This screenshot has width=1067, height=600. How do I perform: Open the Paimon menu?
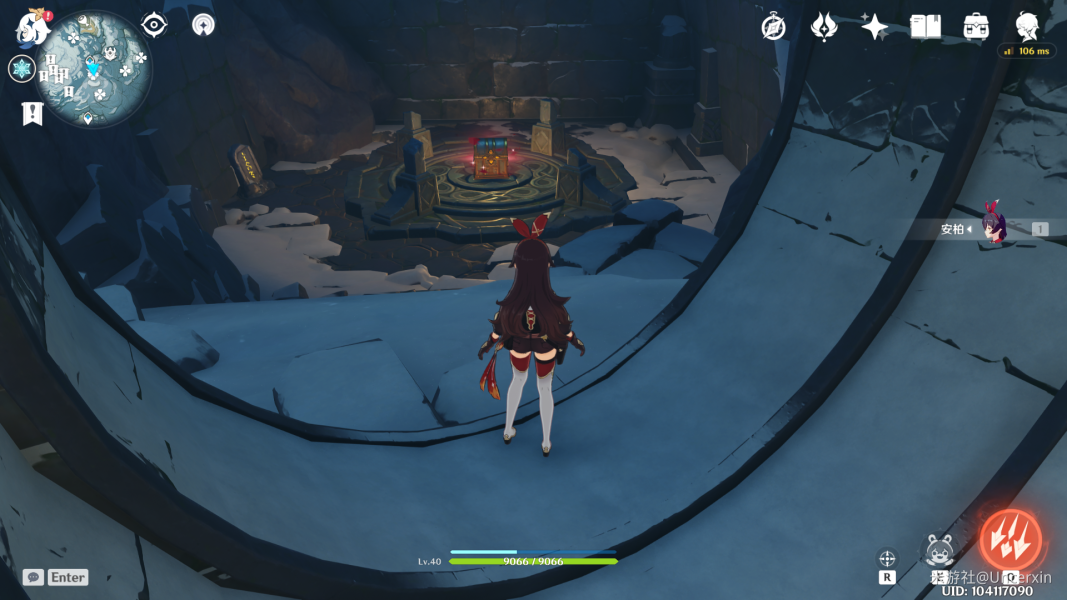coord(32,27)
